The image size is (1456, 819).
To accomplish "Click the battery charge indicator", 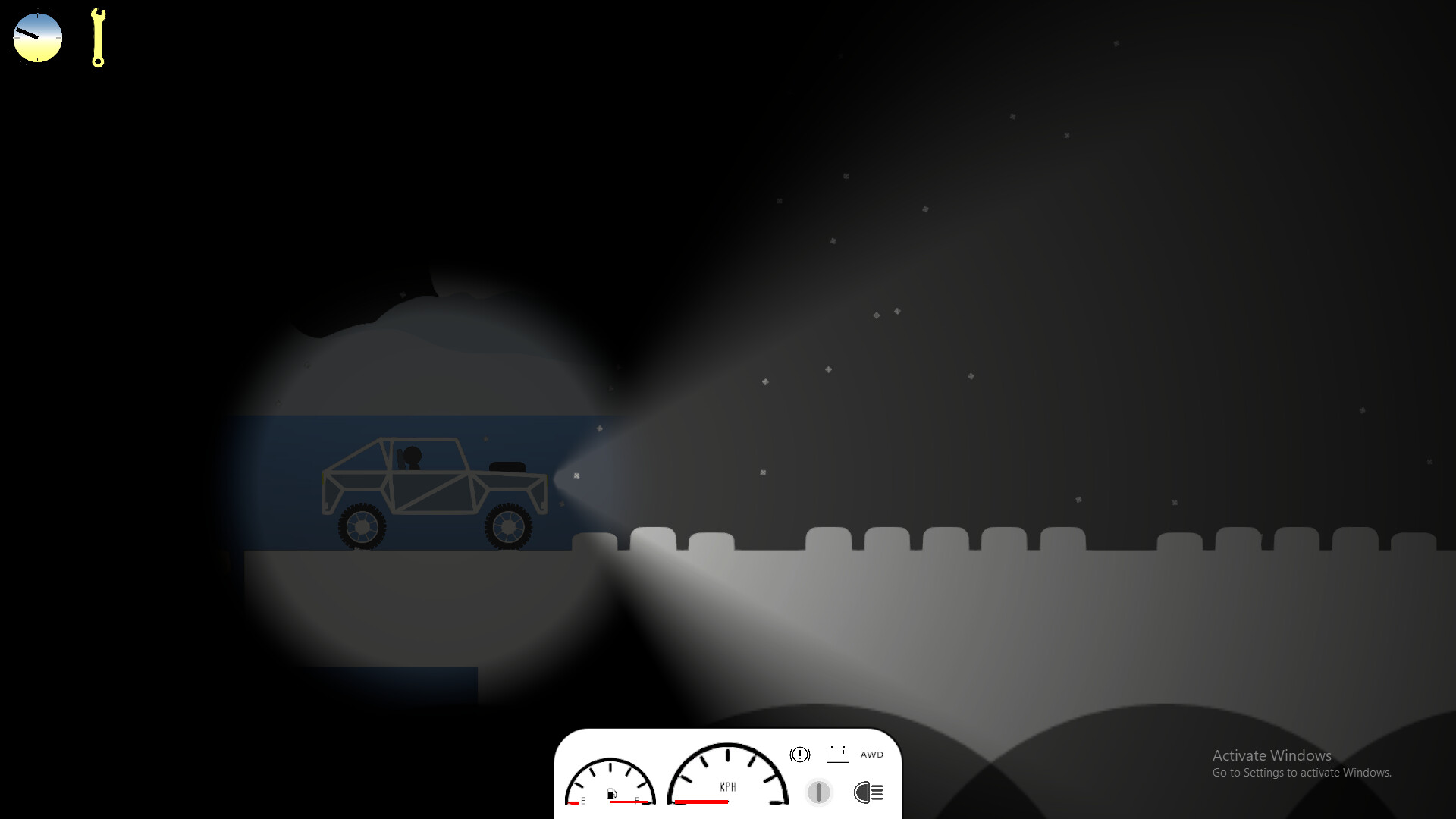I will (838, 755).
